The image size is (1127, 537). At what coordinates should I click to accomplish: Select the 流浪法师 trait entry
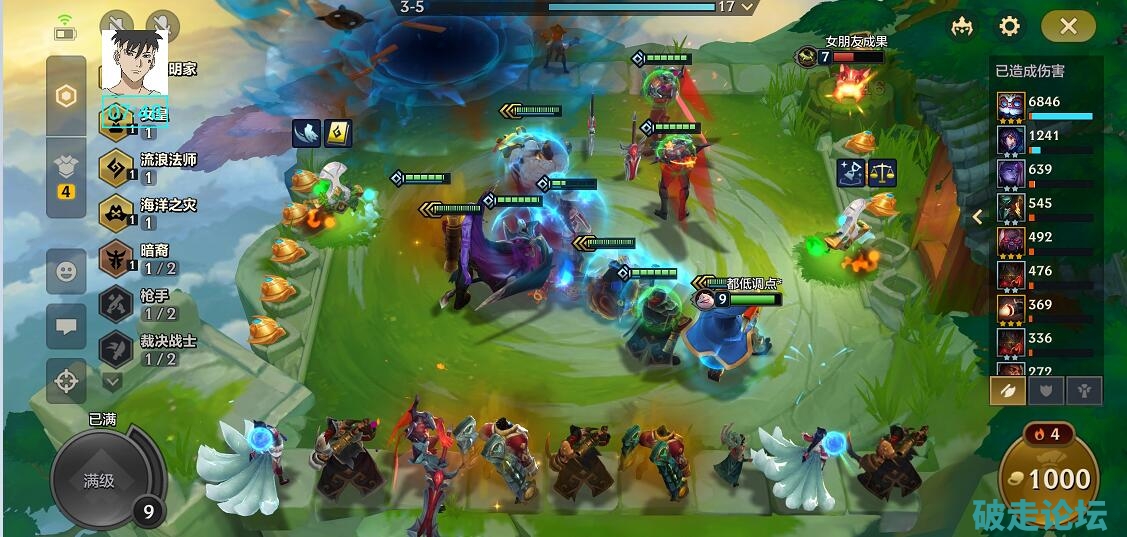(x=150, y=167)
